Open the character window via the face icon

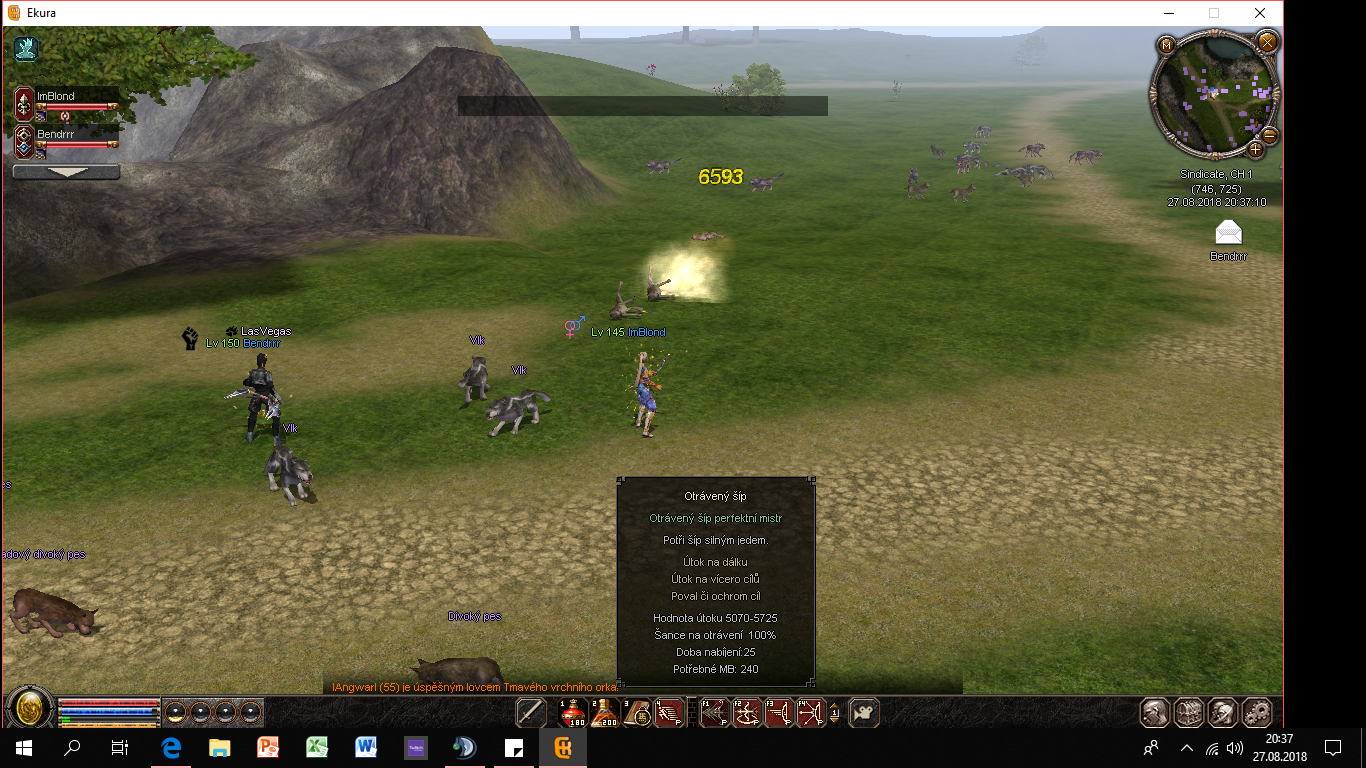pyautogui.click(x=1156, y=712)
